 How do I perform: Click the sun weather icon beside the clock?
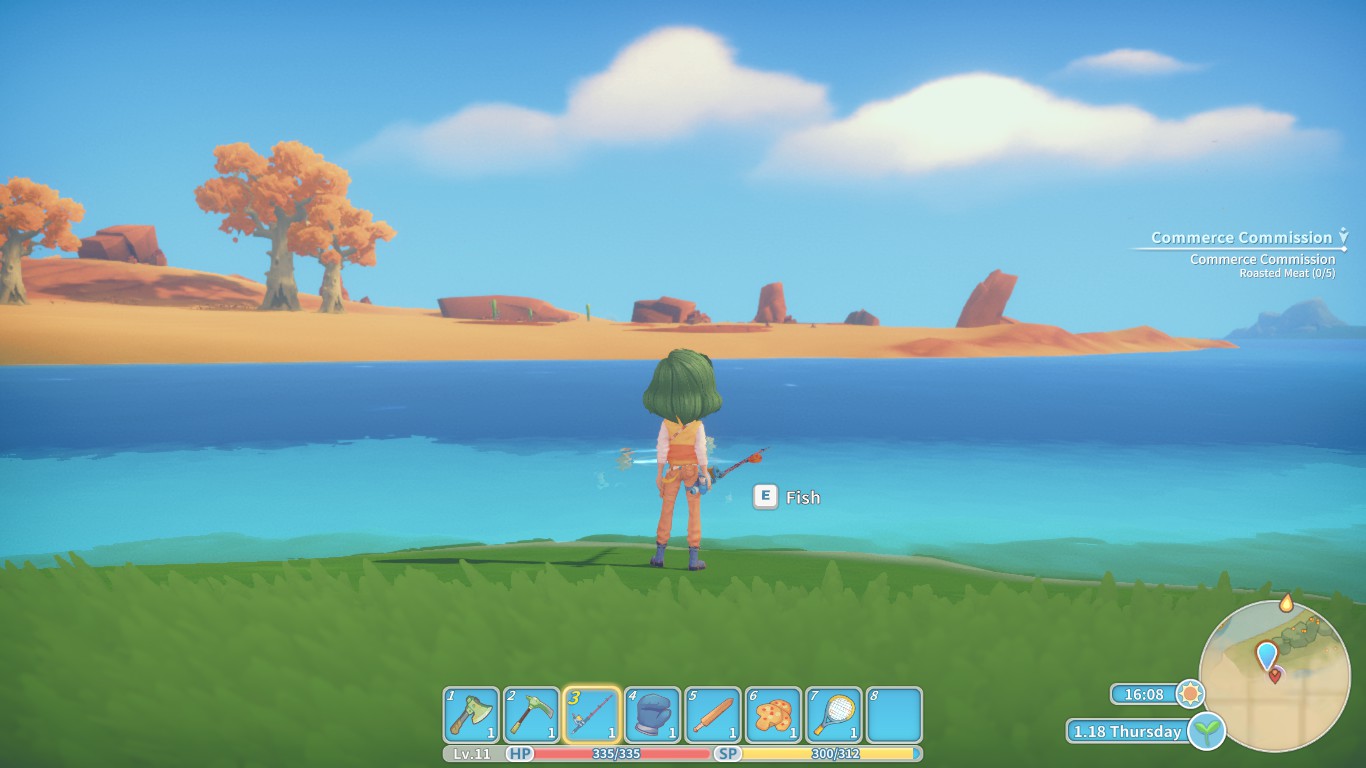(1189, 691)
